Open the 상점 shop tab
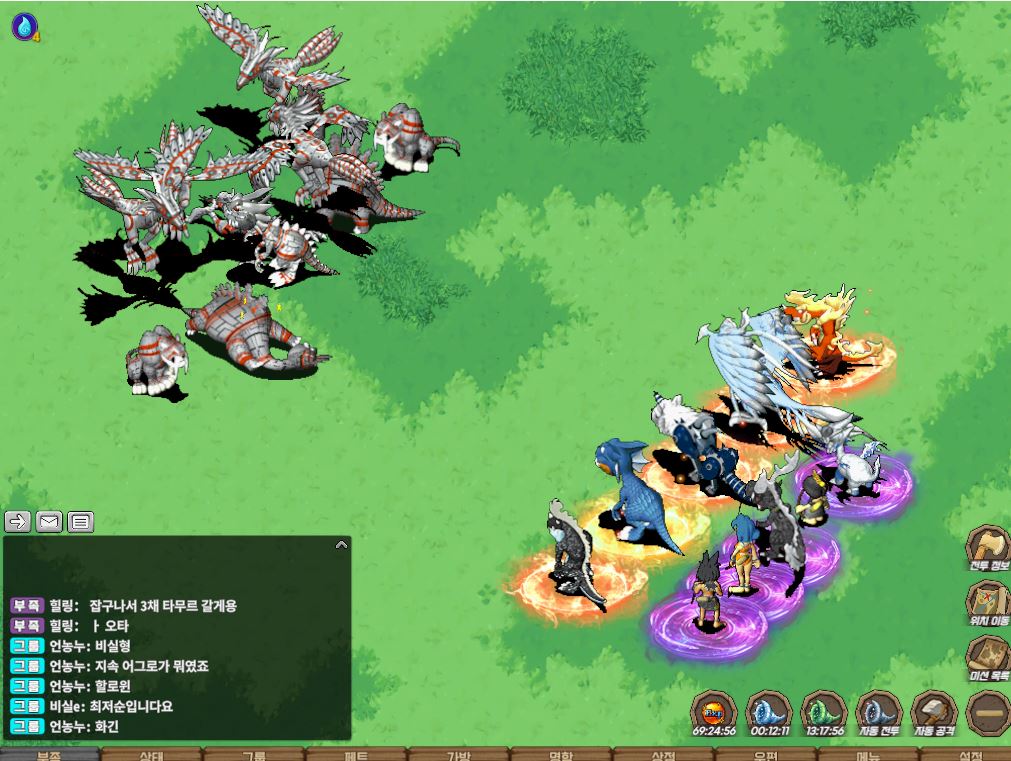 (x=663, y=755)
